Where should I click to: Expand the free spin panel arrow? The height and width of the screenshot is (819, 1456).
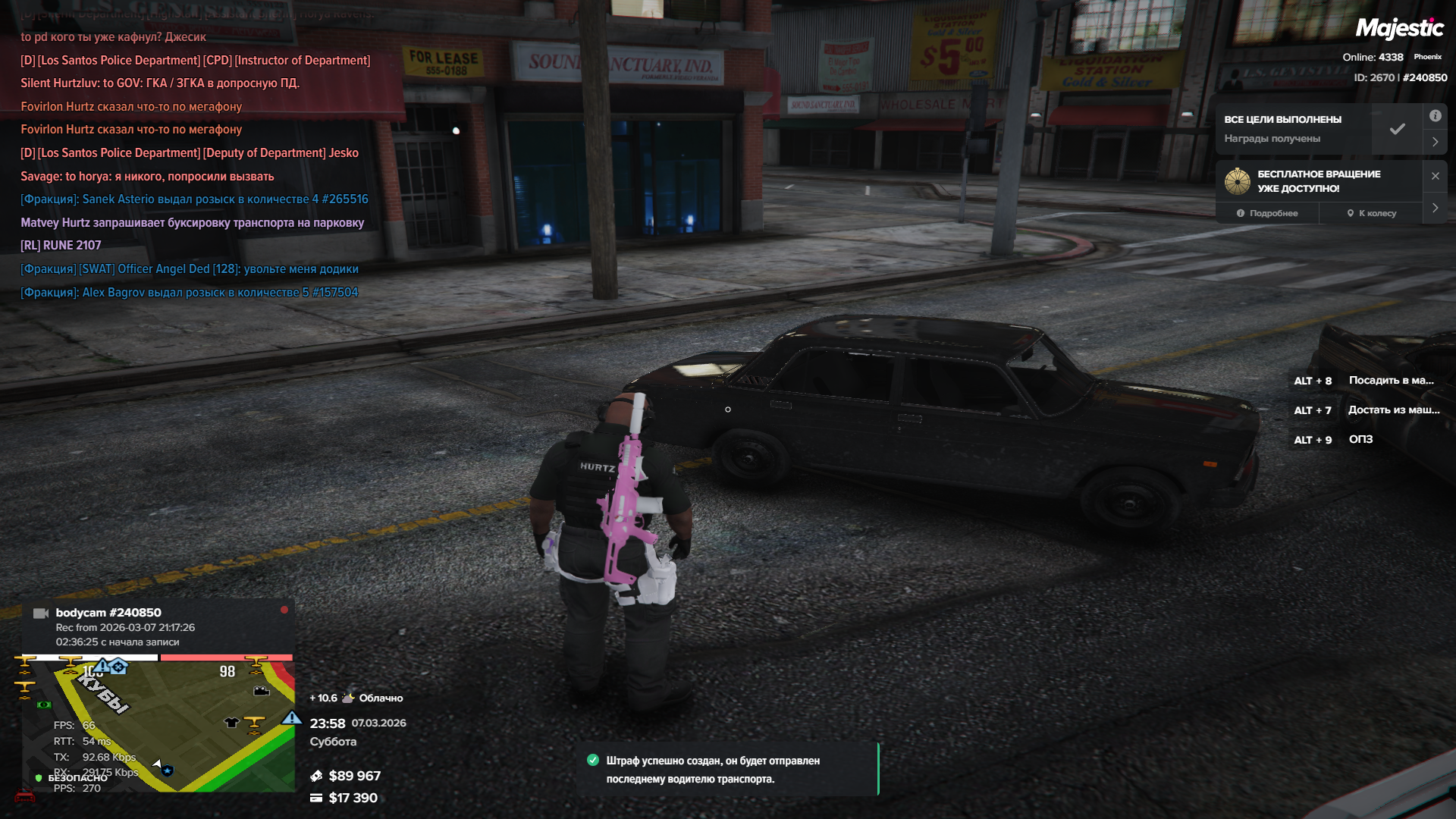point(1435,208)
